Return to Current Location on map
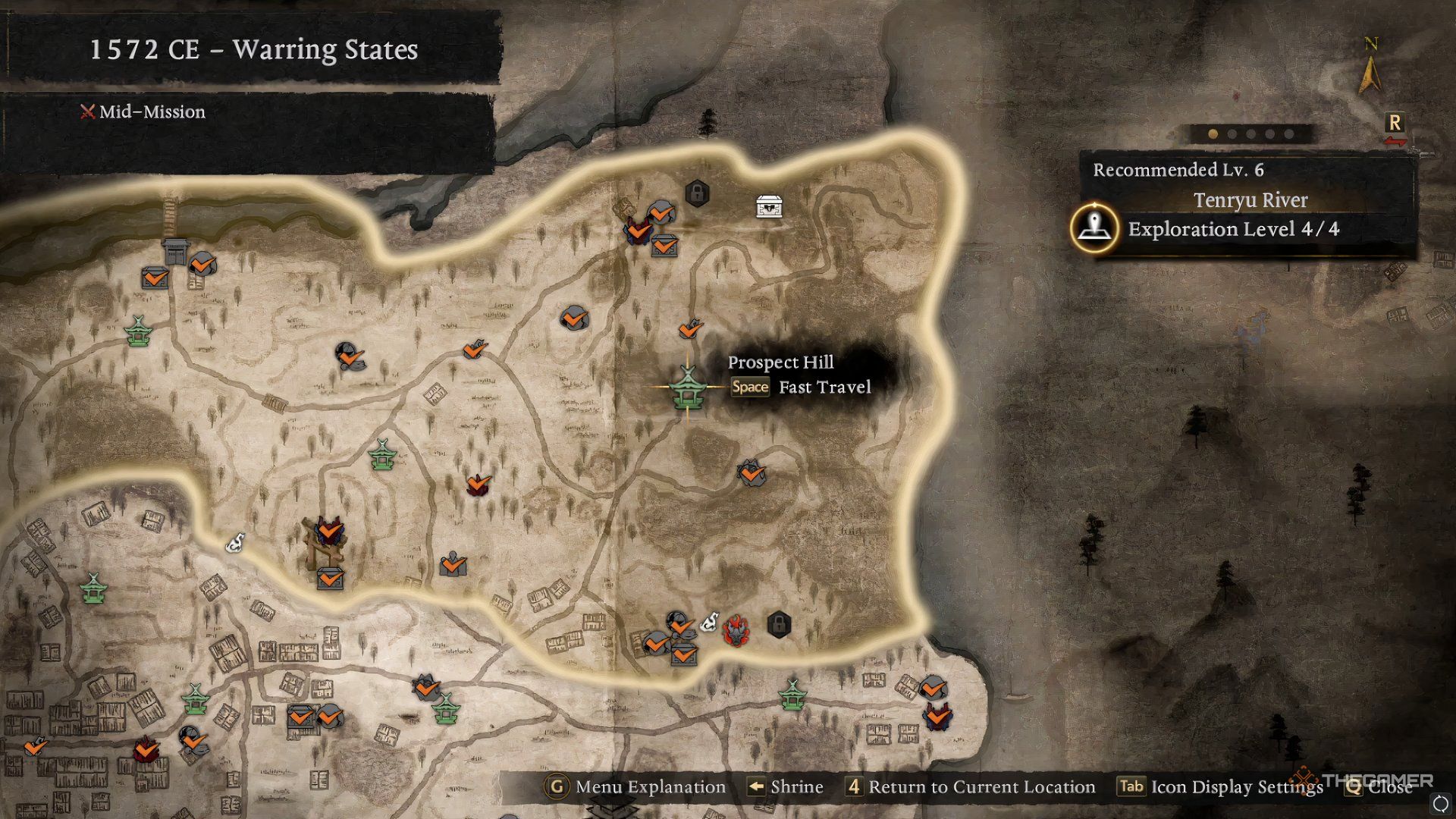The height and width of the screenshot is (819, 1456). 971,787
